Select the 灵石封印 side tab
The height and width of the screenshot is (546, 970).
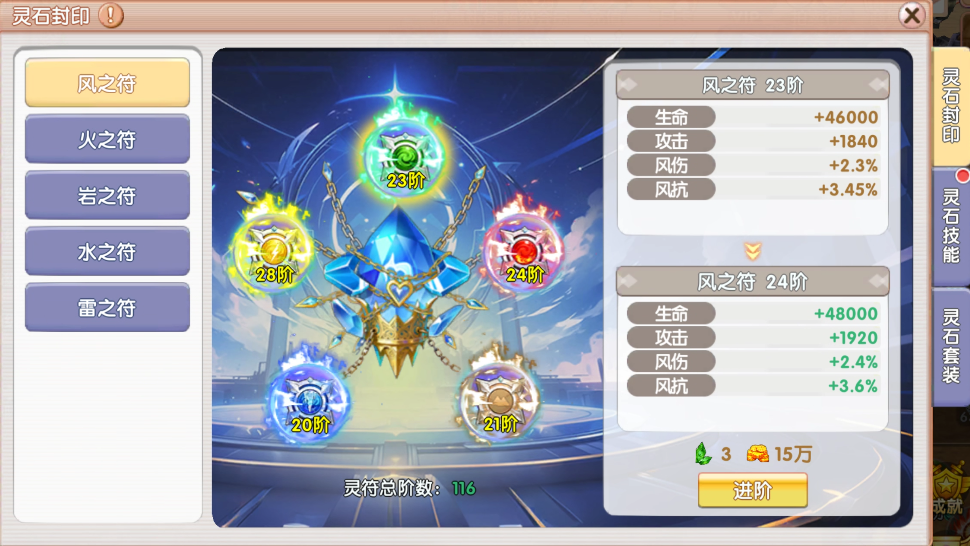point(951,106)
